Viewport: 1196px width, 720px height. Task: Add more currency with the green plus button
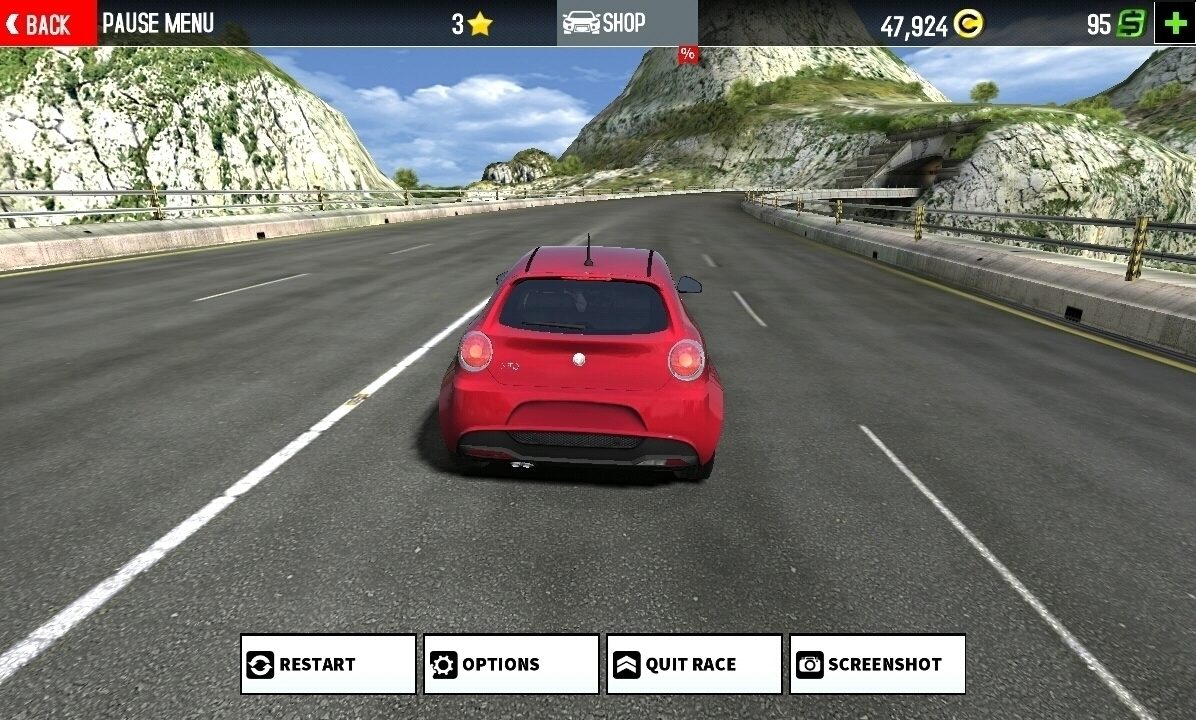(1175, 23)
